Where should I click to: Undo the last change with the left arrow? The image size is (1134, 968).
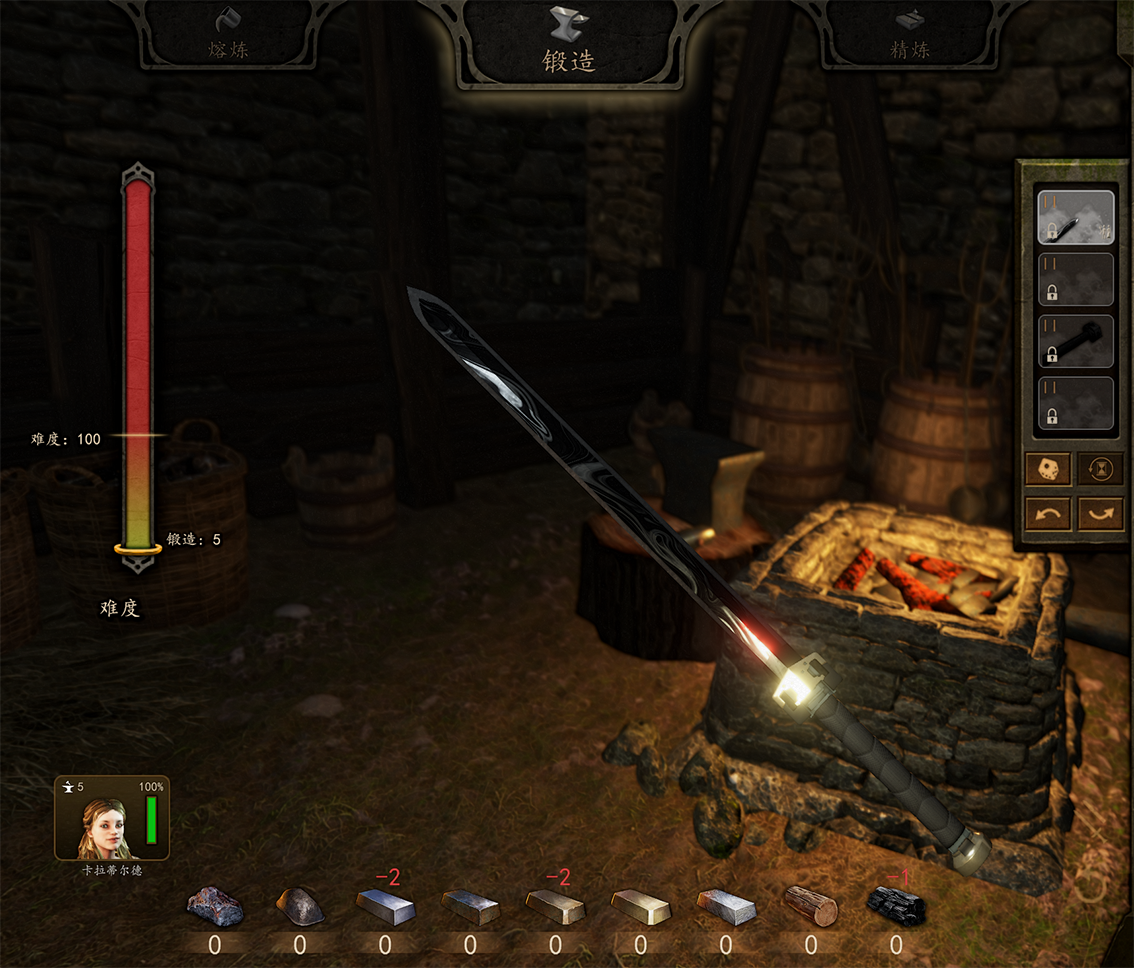(x=1048, y=514)
